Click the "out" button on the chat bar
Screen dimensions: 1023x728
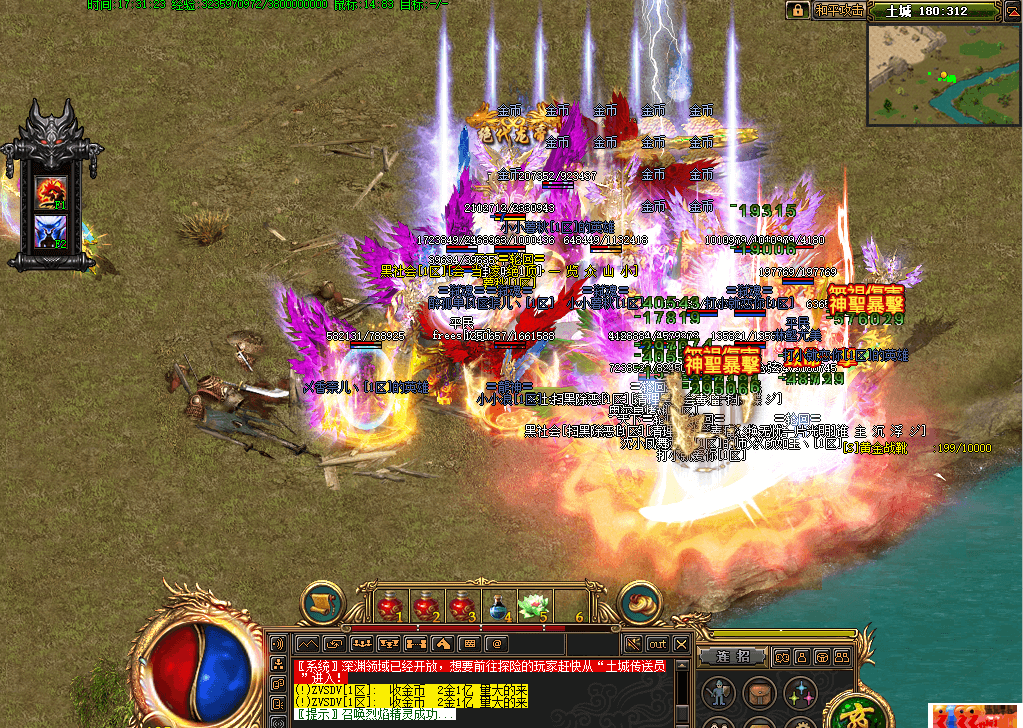pyautogui.click(x=657, y=644)
